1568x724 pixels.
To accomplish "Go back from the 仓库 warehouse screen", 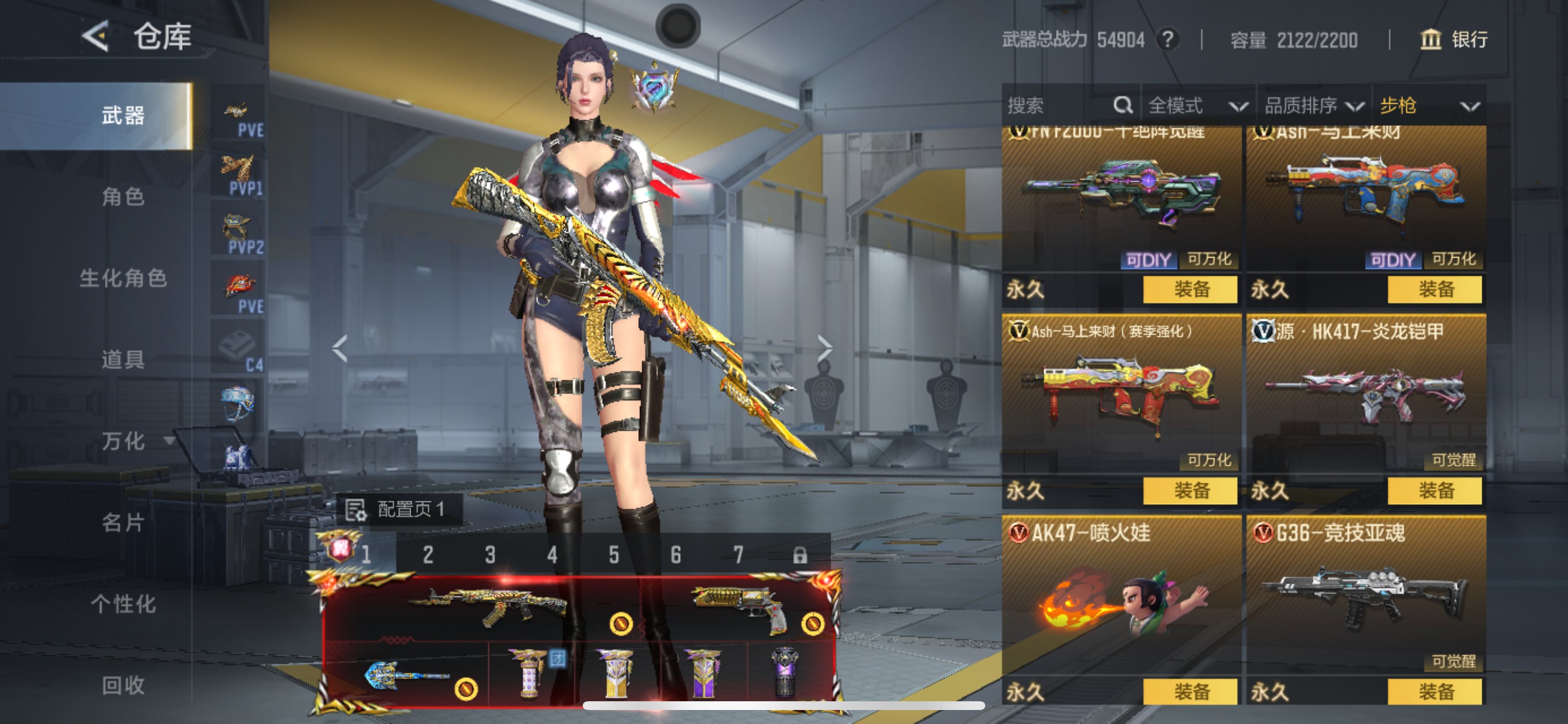I will coord(96,37).
